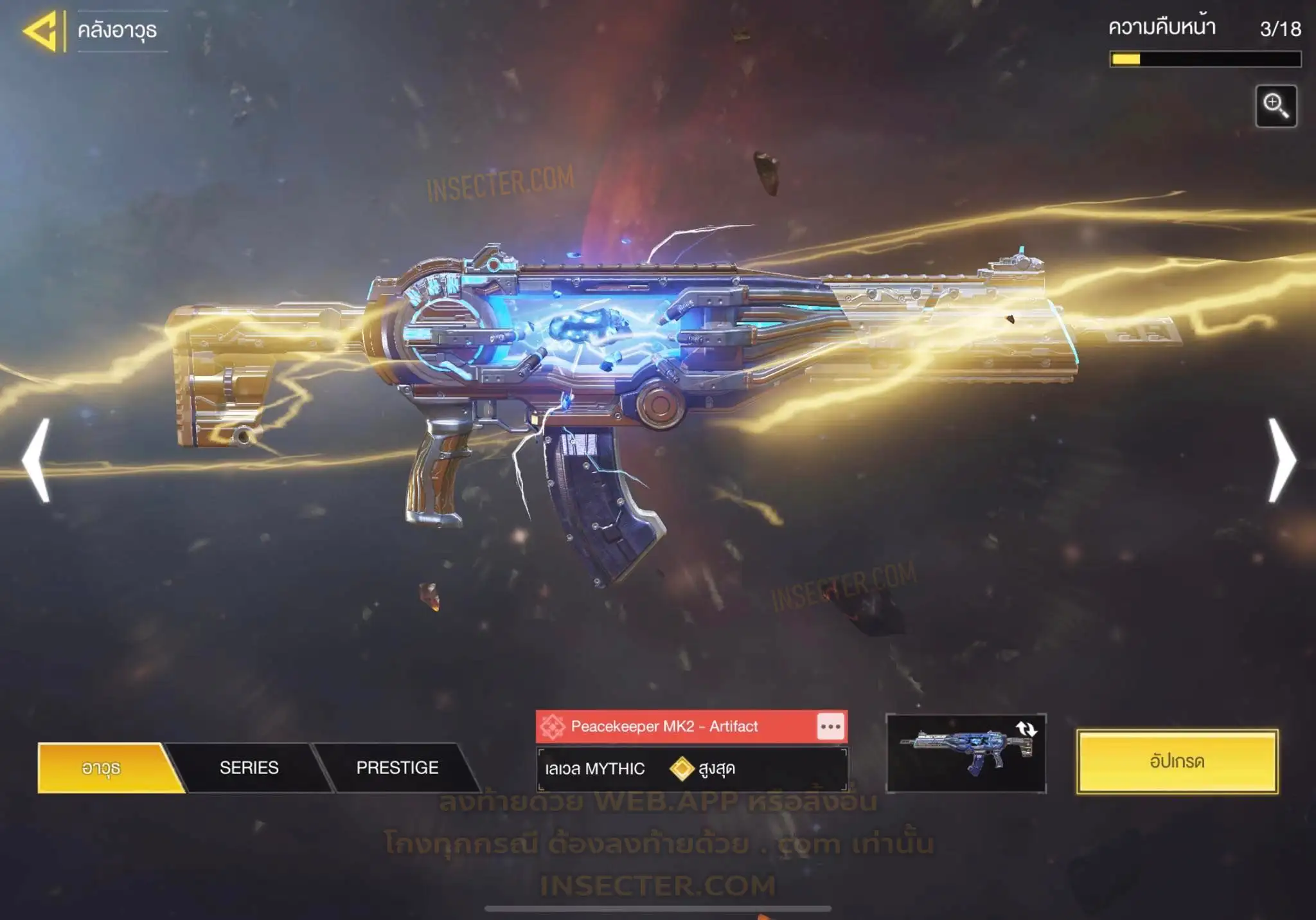Show the next weapon with right arrow
The image size is (1316, 920).
pos(1281,460)
